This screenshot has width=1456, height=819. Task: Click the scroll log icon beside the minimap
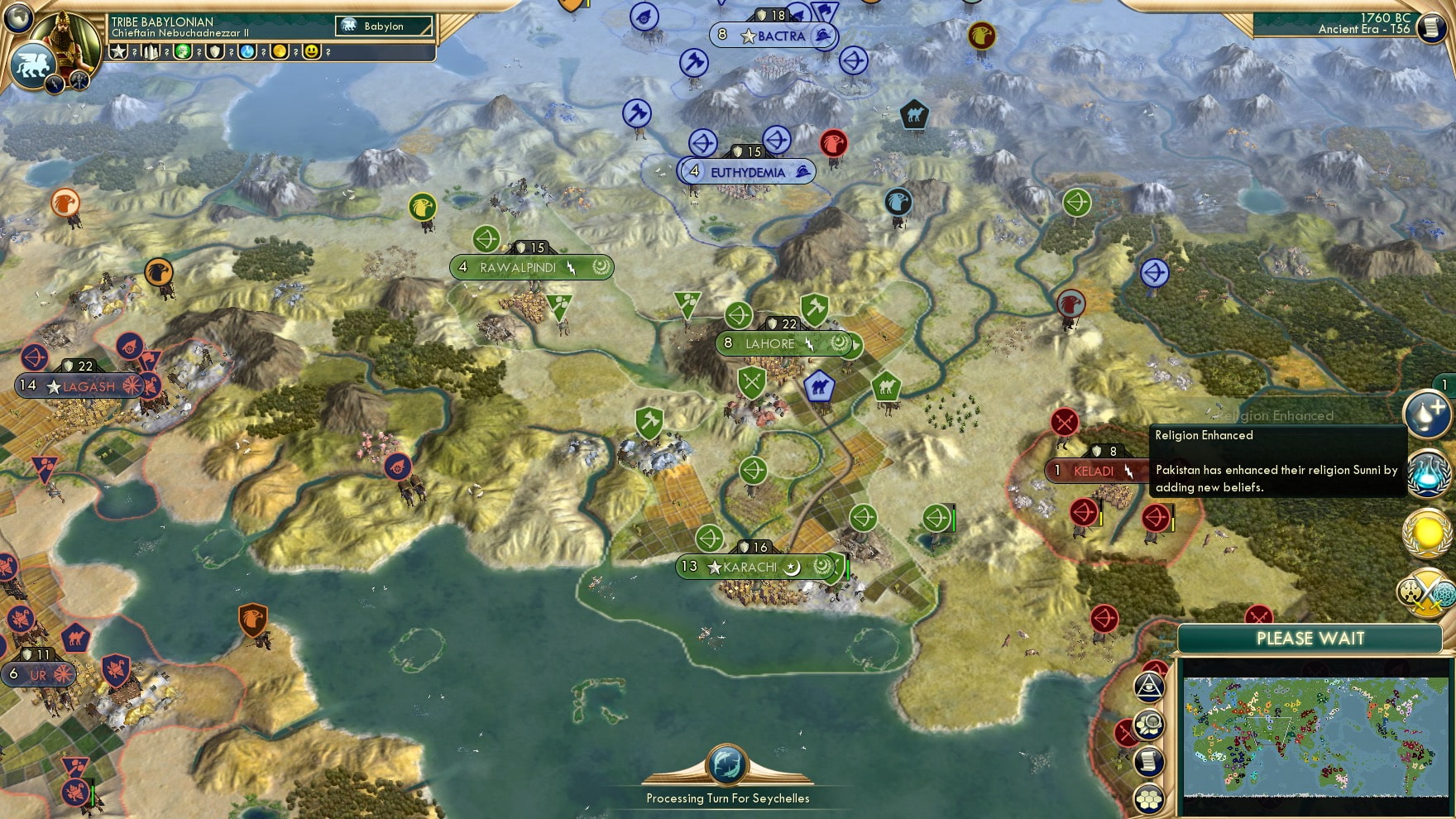[1148, 760]
